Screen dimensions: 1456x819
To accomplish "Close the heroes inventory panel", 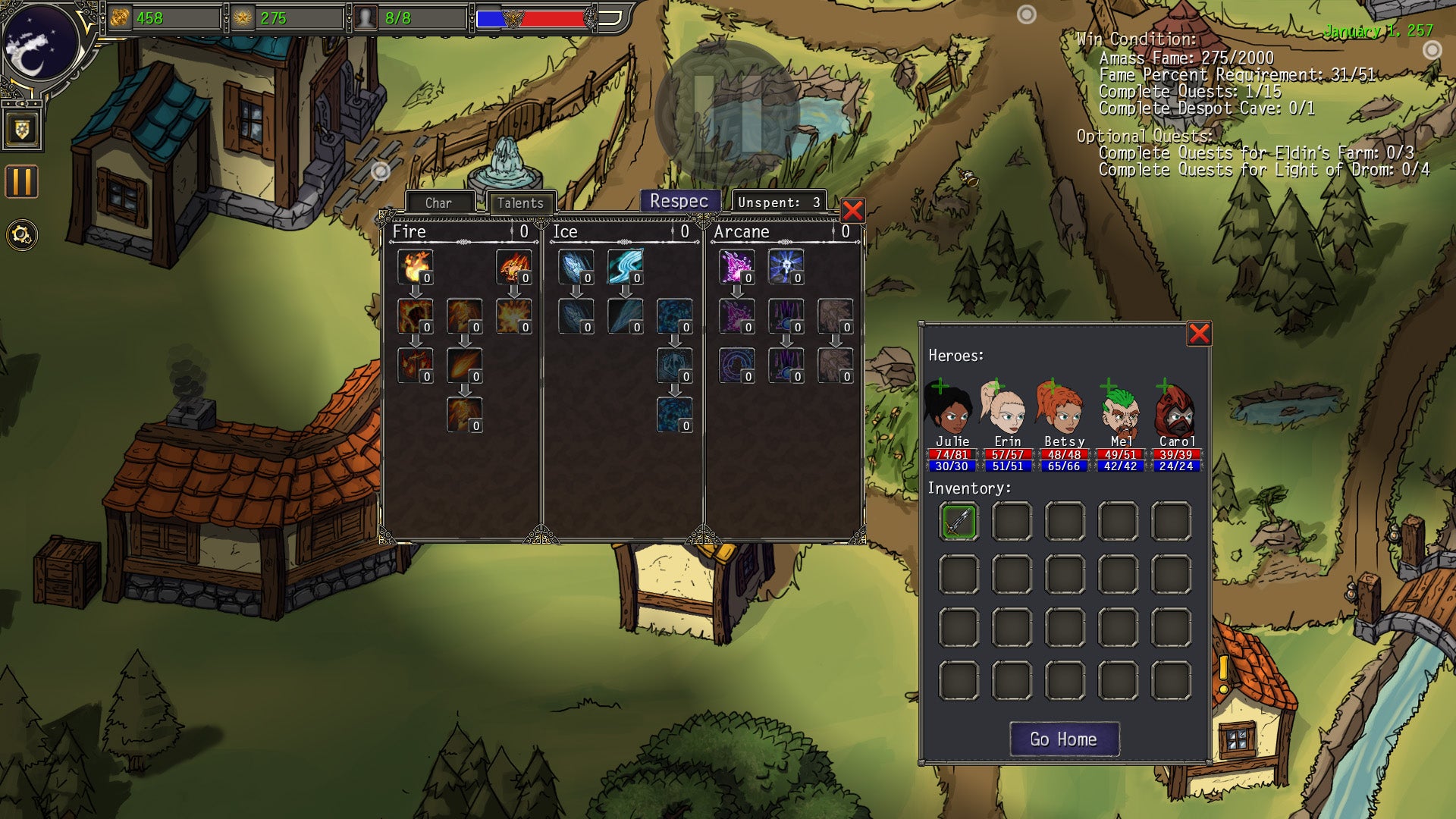I will point(1199,334).
